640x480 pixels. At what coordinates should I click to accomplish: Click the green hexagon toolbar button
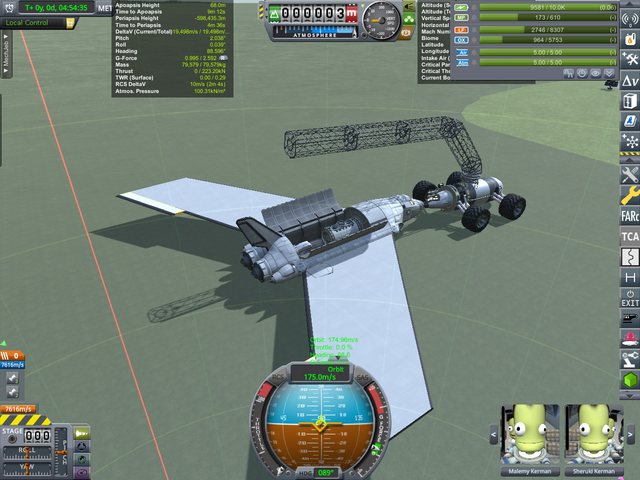[630, 380]
